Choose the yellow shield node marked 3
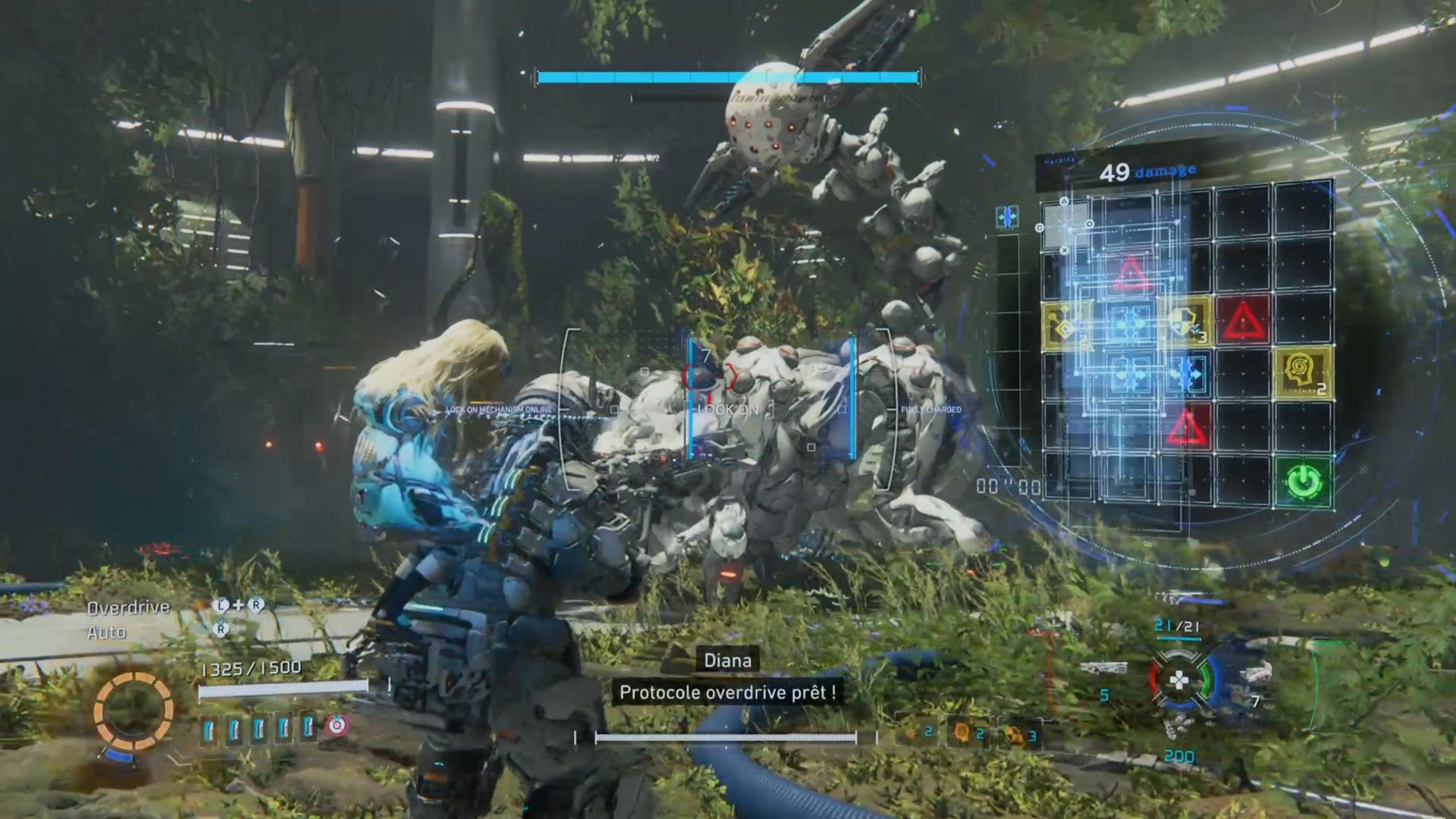1456x819 pixels. click(x=1186, y=322)
